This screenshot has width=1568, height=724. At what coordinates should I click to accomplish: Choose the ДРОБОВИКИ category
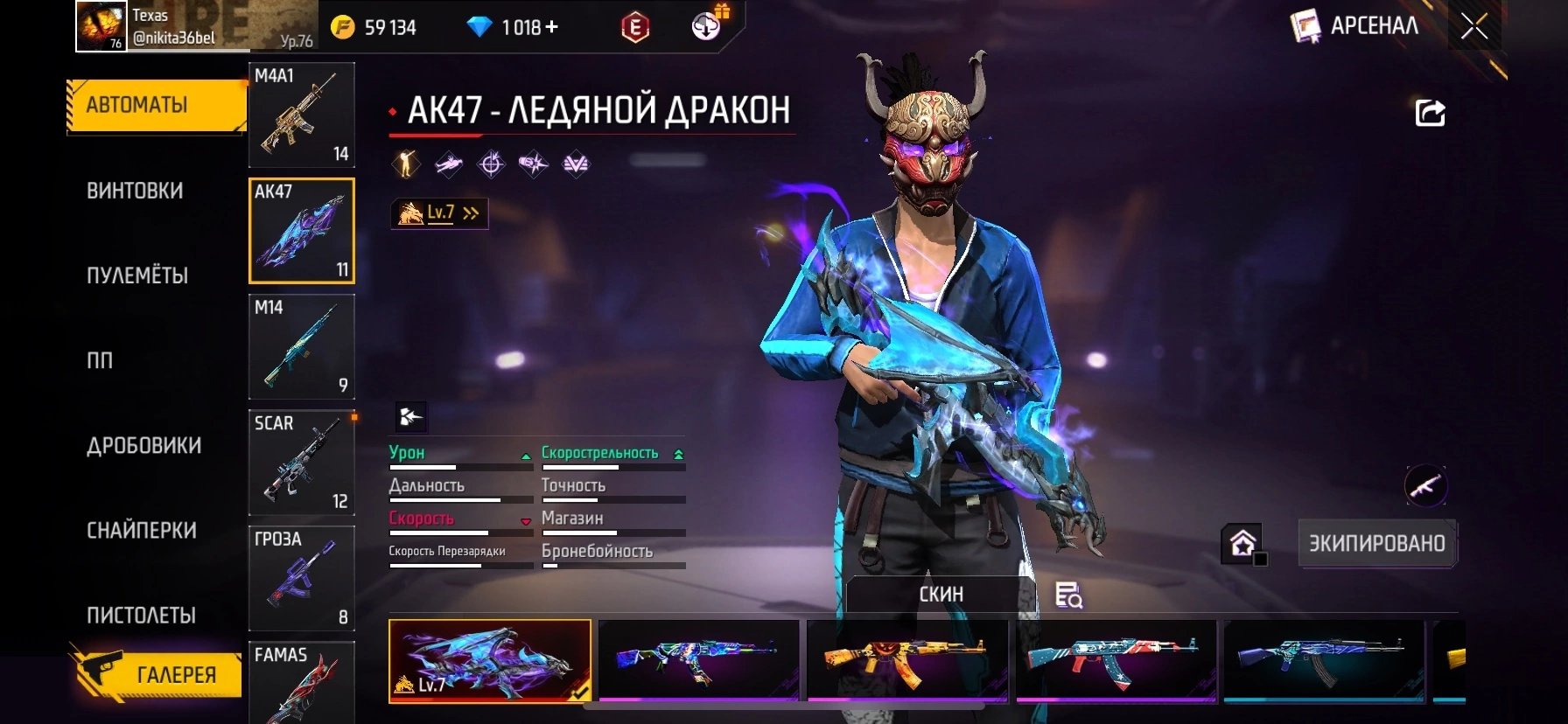coord(143,446)
